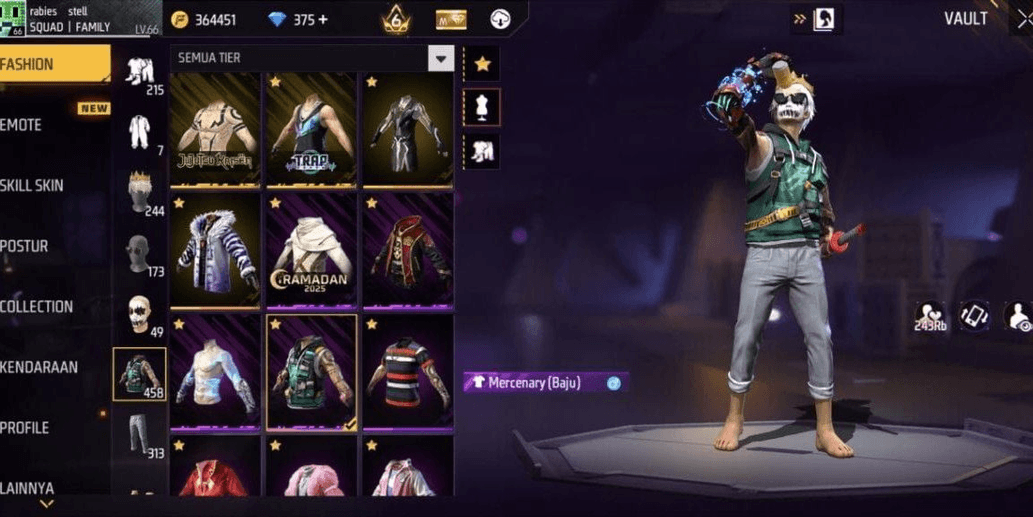This screenshot has height=517, width=1033.
Task: Choose the red and black striped shirt
Action: (407, 371)
